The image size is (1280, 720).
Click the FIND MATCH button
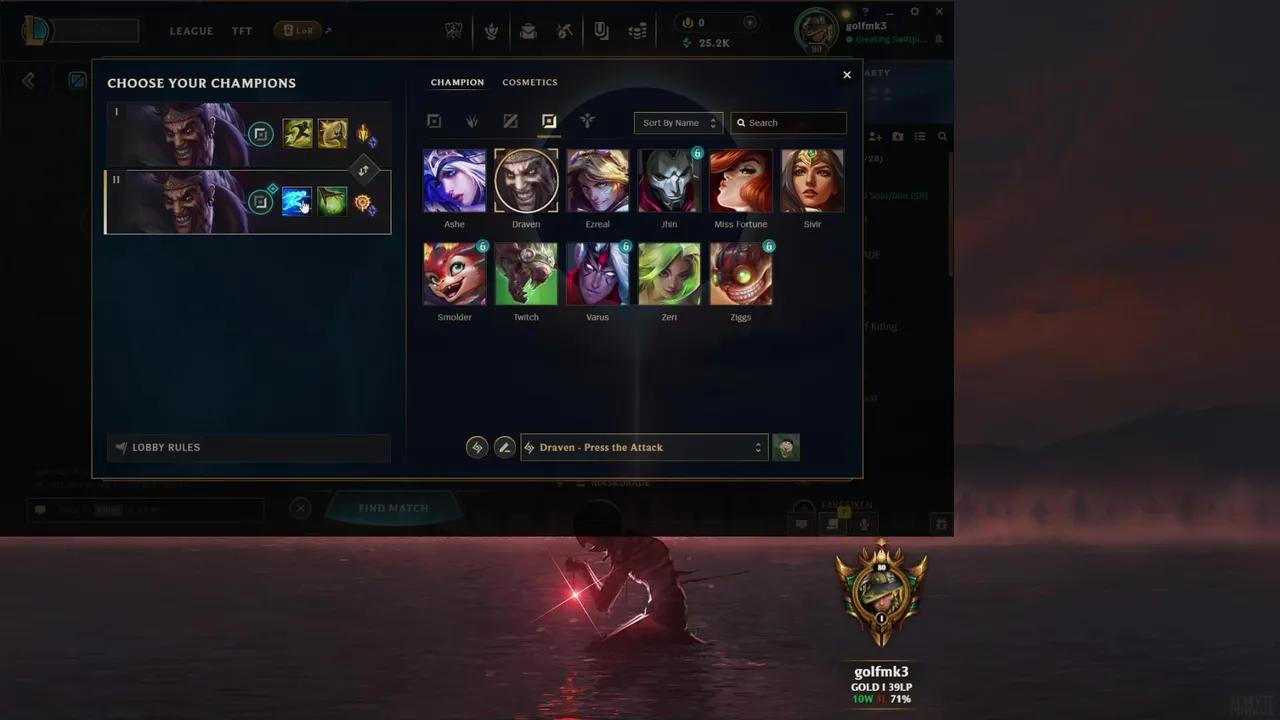(x=392, y=508)
